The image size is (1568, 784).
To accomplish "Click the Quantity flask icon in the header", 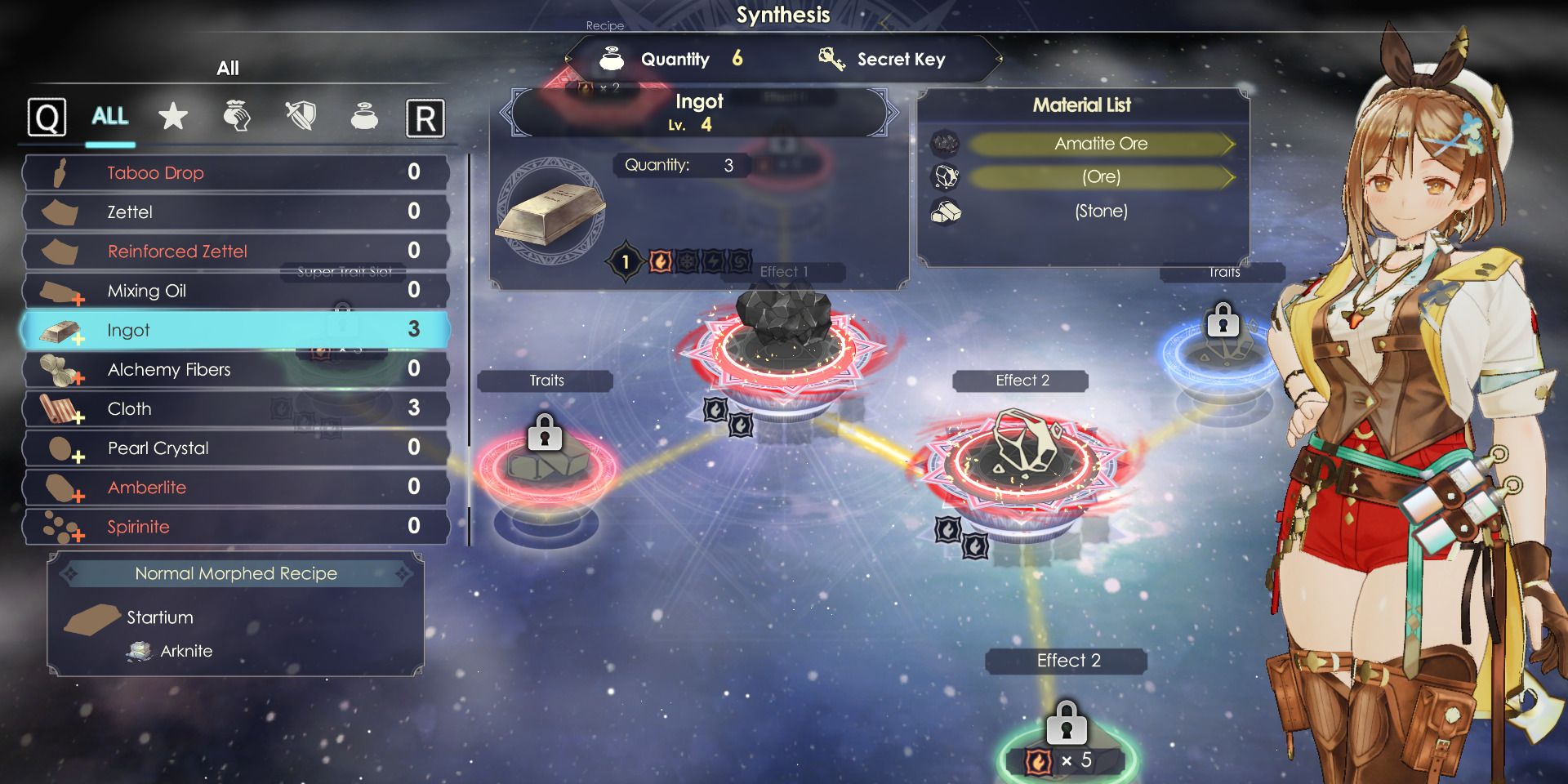I will [612, 58].
